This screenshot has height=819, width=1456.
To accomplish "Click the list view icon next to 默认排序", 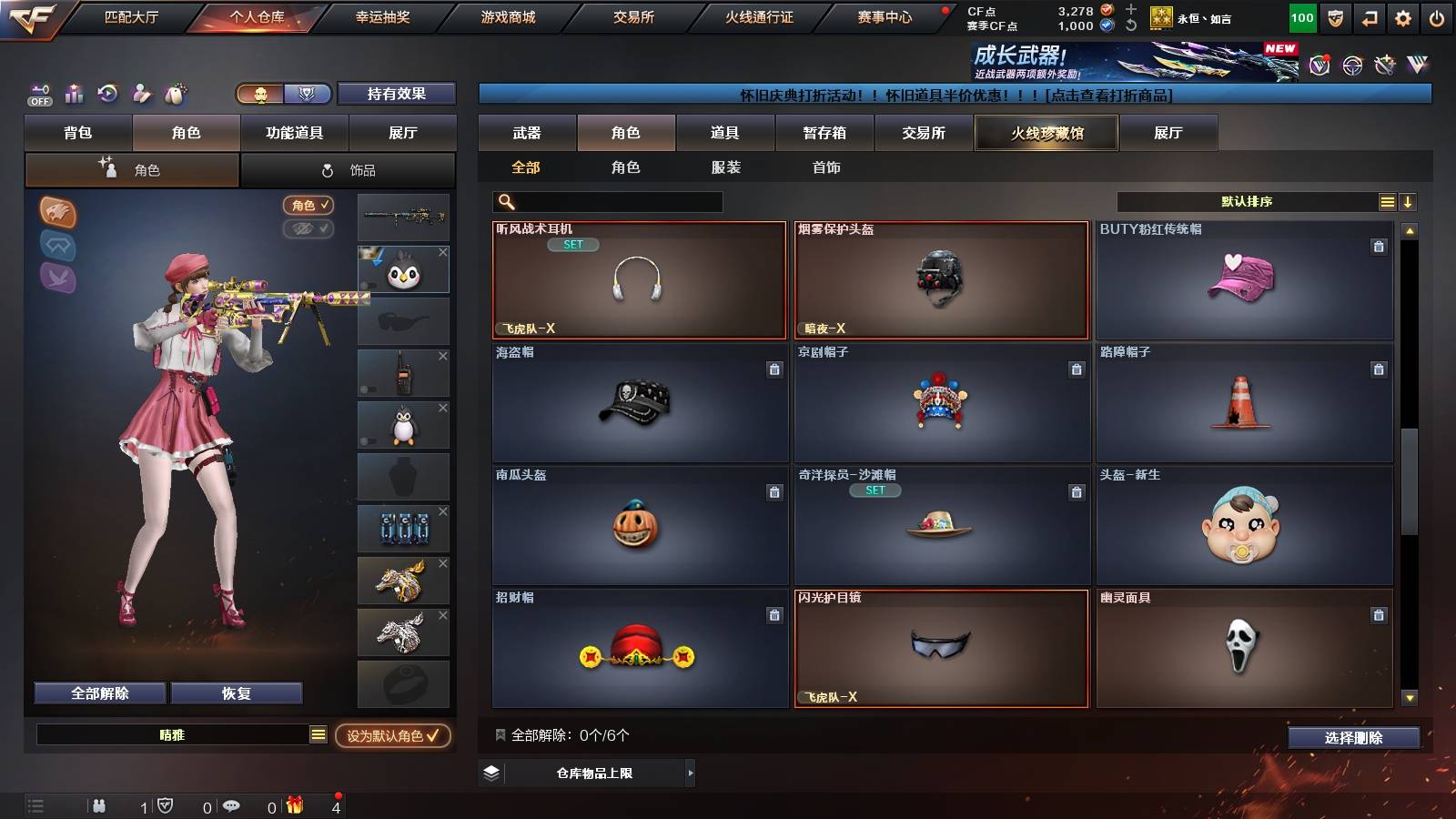I will (1387, 201).
